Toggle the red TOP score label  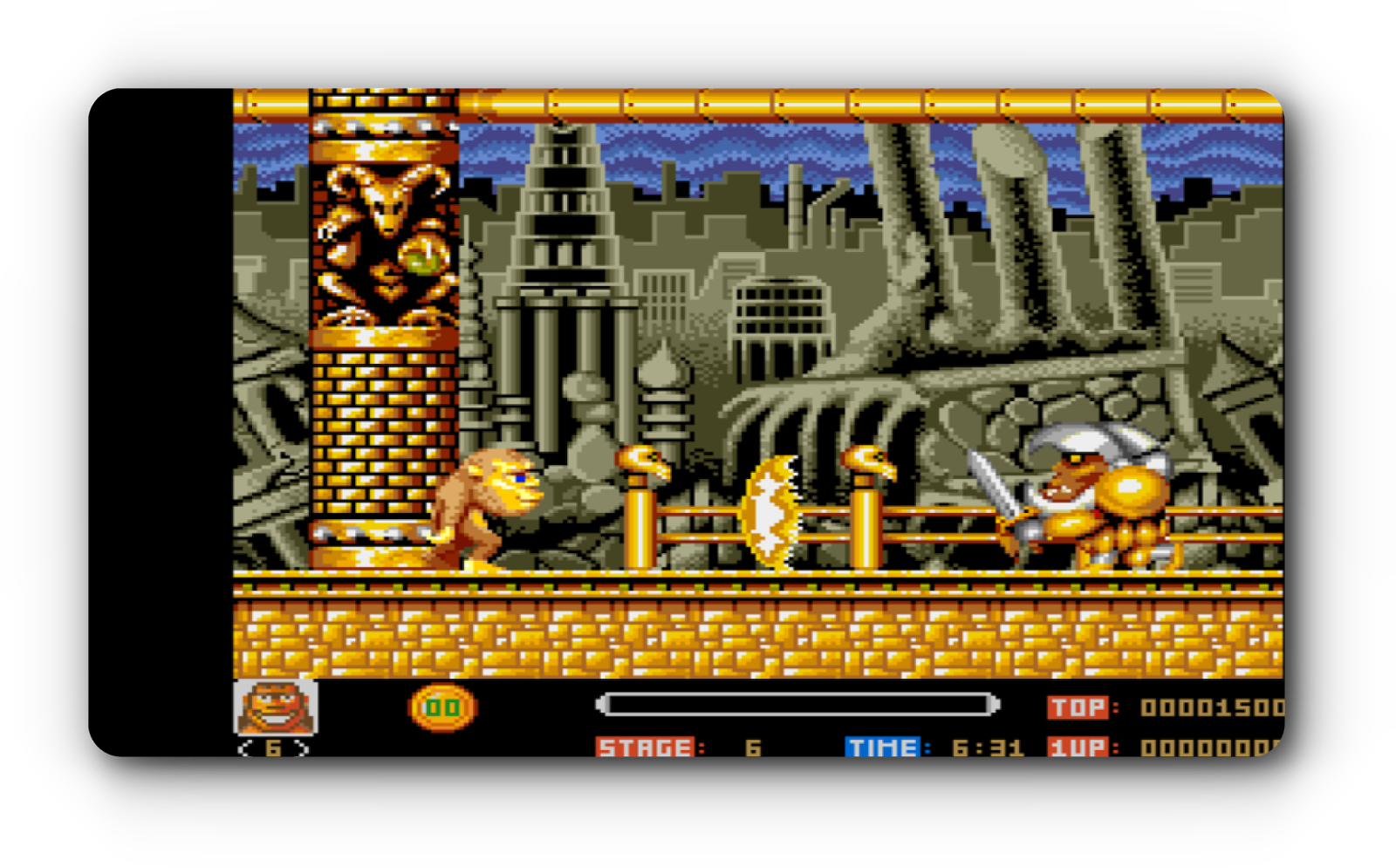click(x=1079, y=707)
